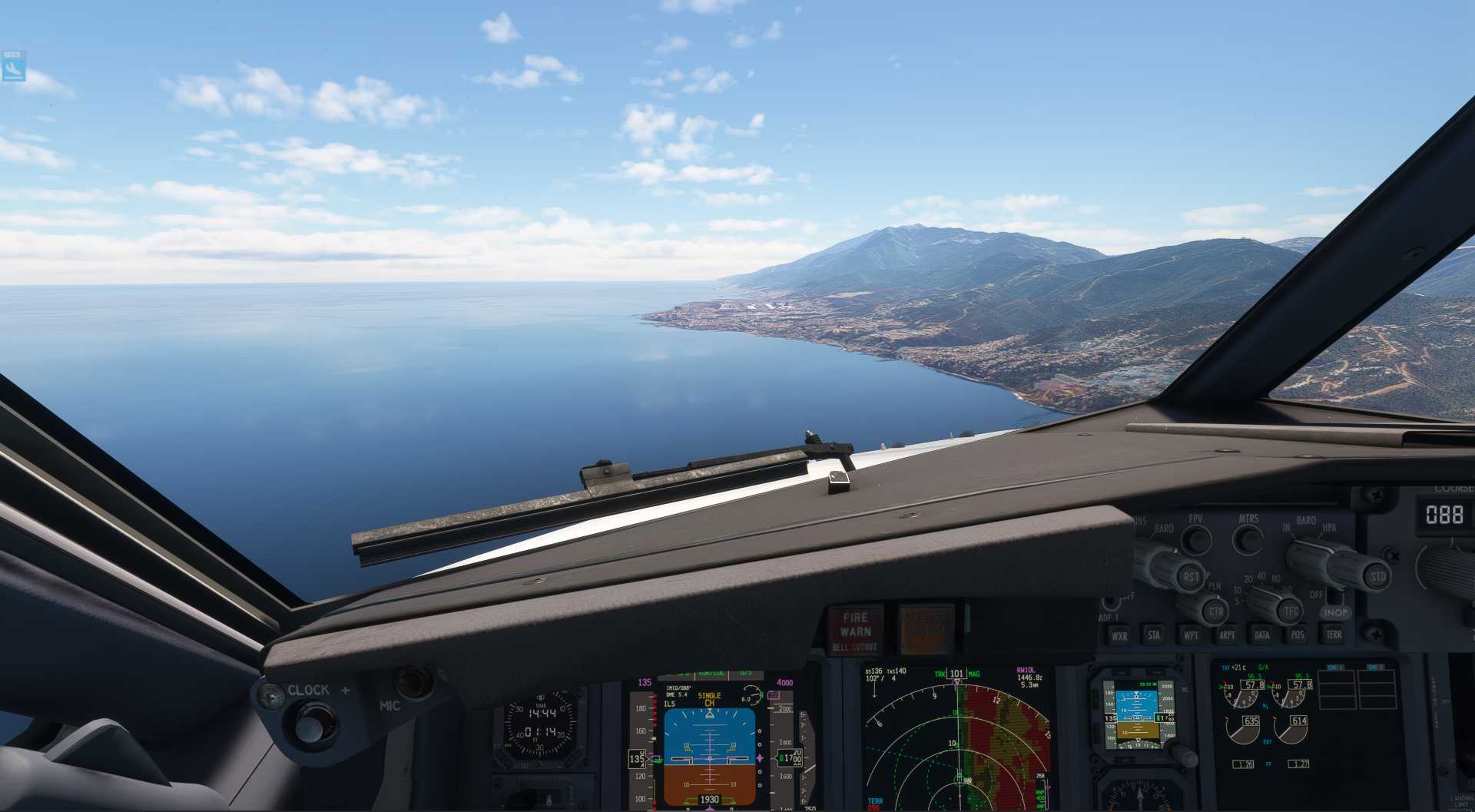This screenshot has height=812, width=1475.
Task: Toggle the WXR weather radar button
Action: tap(1119, 635)
